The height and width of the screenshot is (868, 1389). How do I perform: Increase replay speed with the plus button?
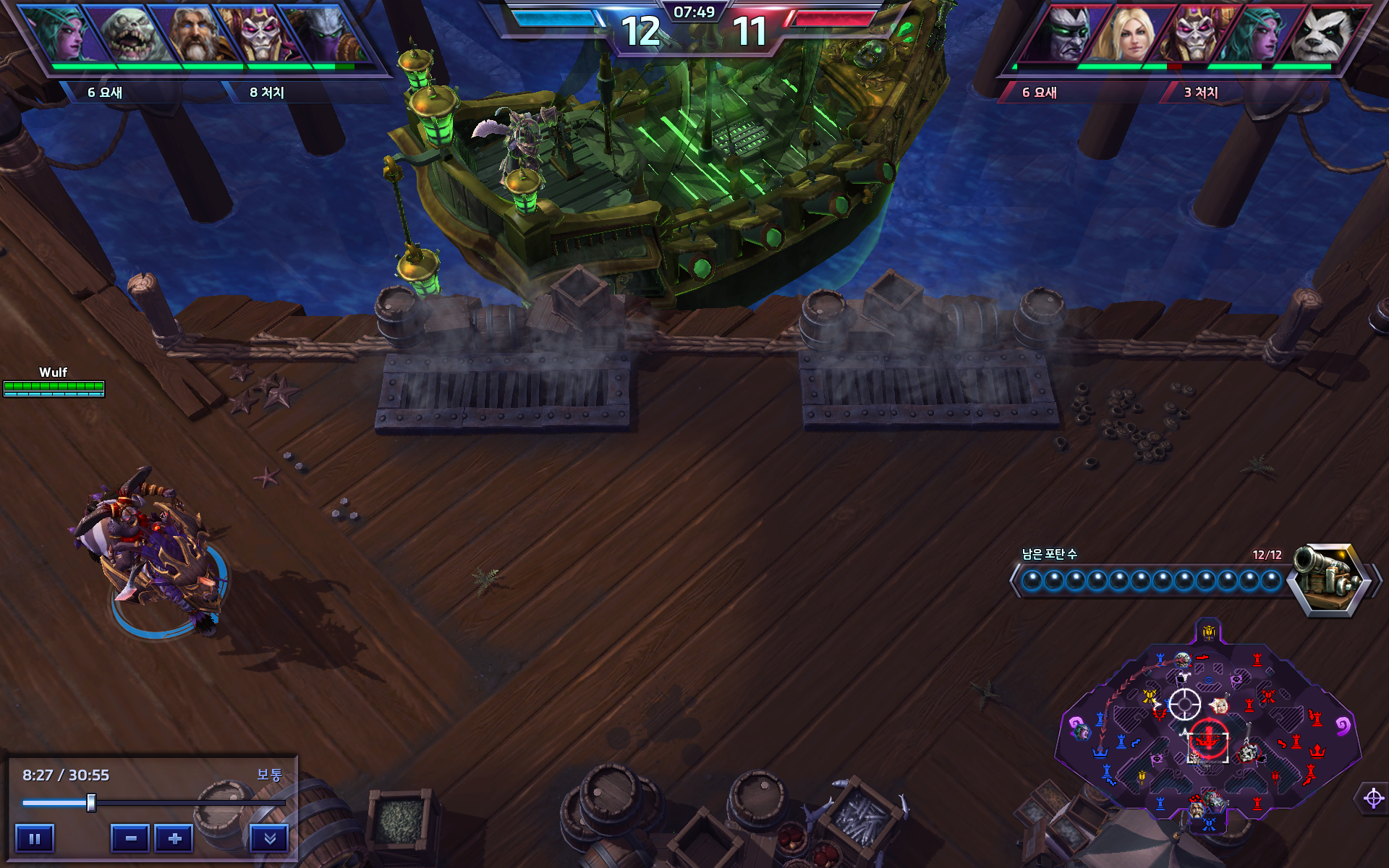[174, 839]
